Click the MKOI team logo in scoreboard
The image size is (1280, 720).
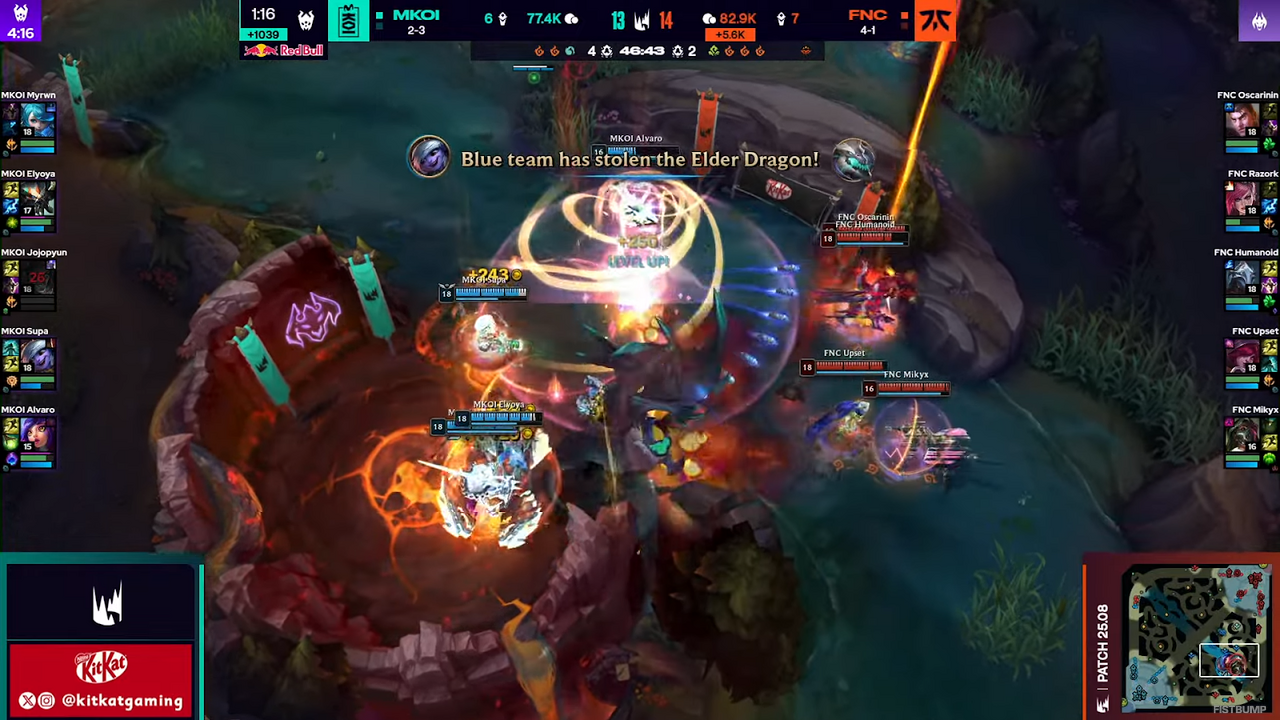(349, 21)
